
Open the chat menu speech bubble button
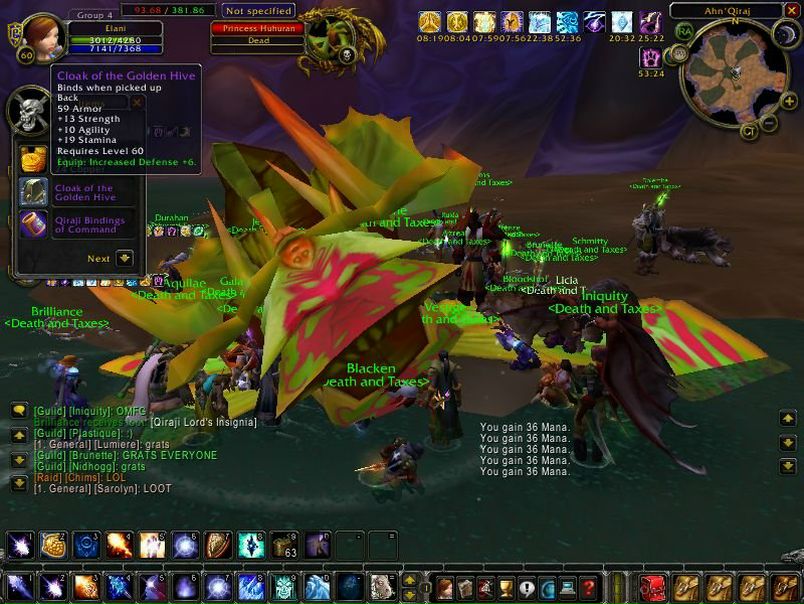tap(19, 410)
